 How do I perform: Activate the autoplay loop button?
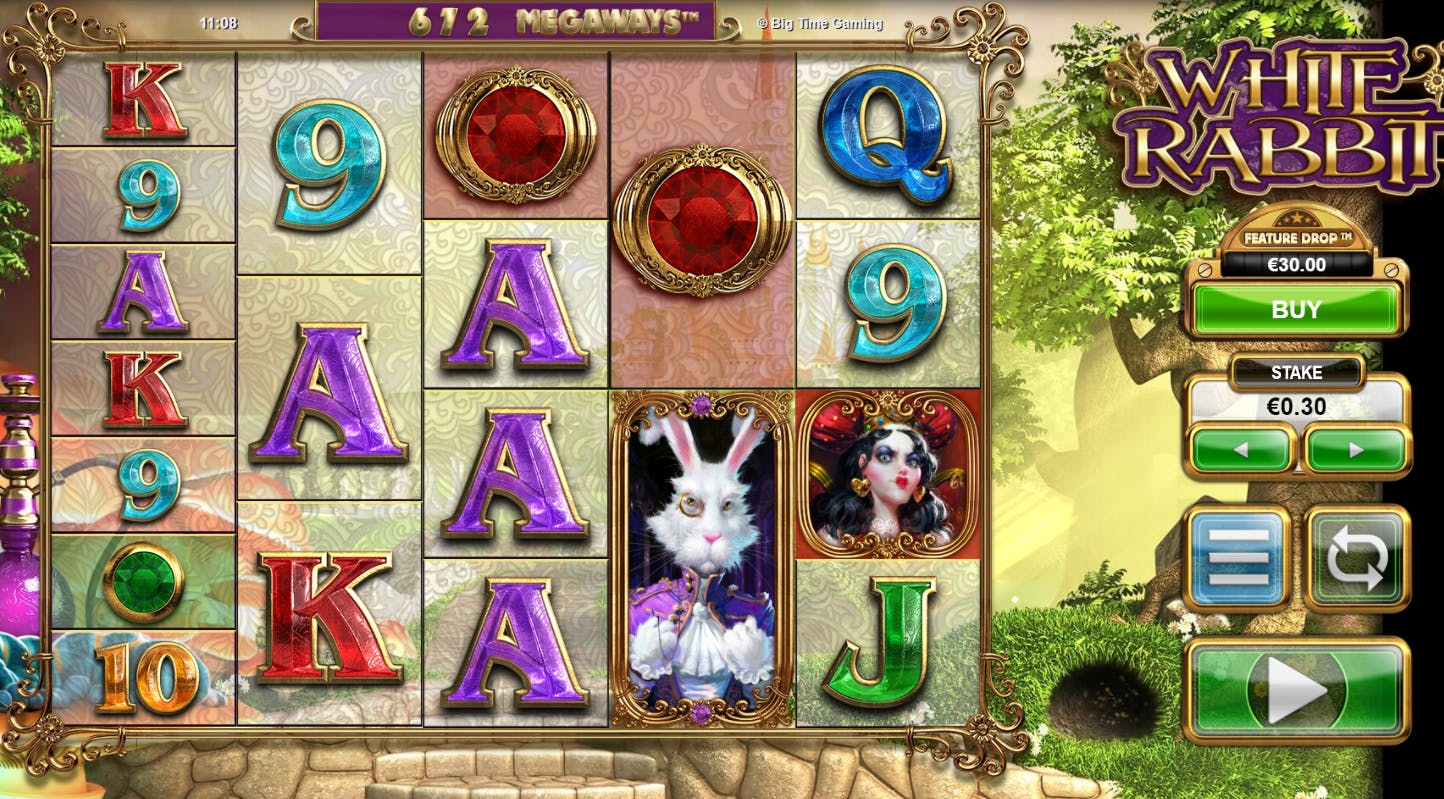pyautogui.click(x=1357, y=557)
